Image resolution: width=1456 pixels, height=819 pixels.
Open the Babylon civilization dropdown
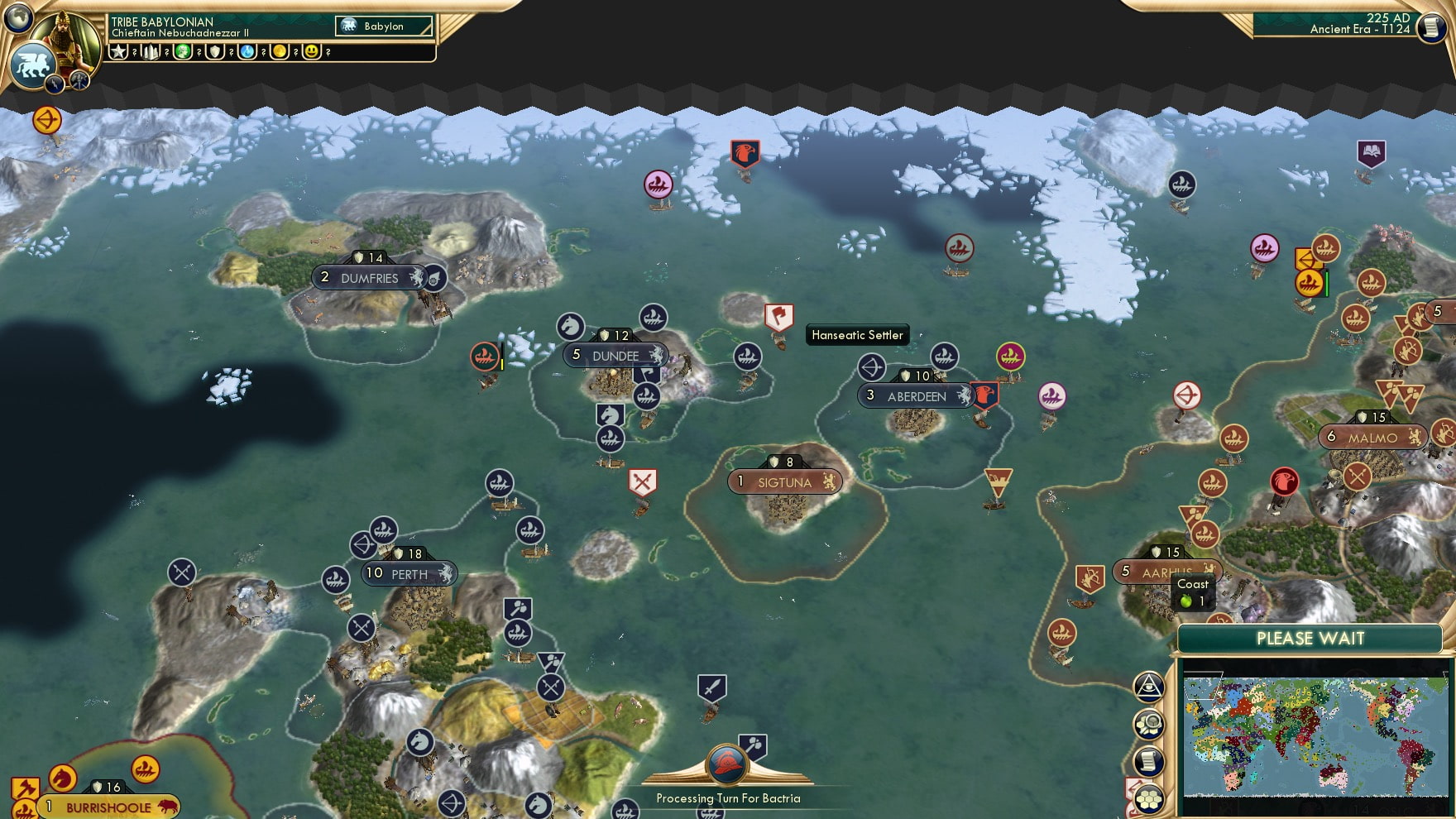pos(382,26)
